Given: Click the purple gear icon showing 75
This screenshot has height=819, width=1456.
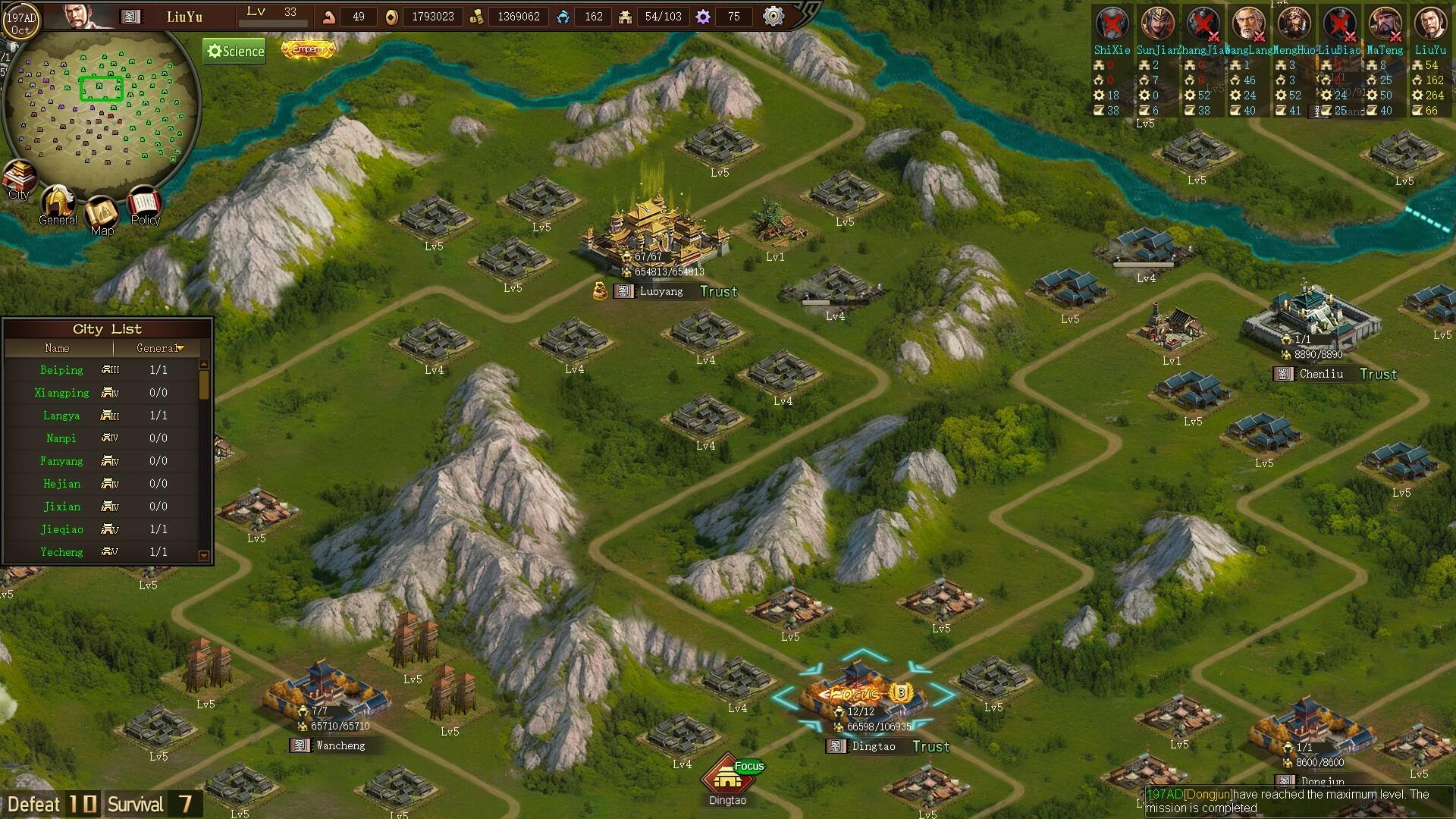Looking at the screenshot, I should (x=702, y=16).
